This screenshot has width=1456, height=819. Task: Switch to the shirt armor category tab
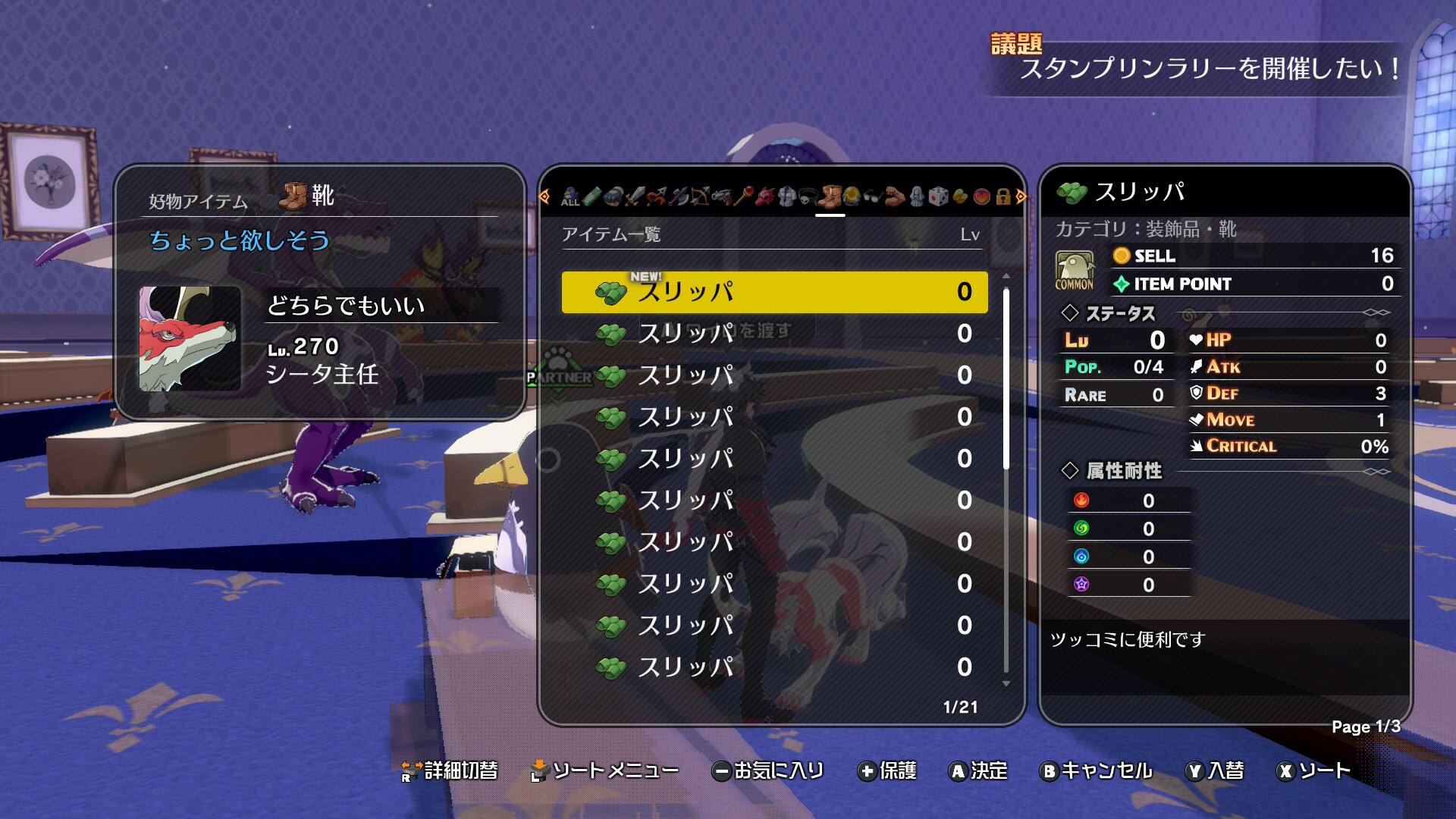tap(786, 197)
